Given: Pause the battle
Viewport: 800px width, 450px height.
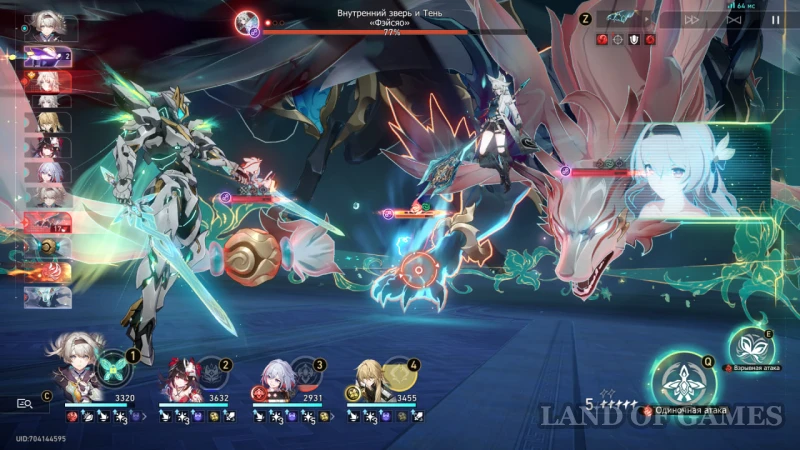Looking at the screenshot, I should tap(776, 19).
